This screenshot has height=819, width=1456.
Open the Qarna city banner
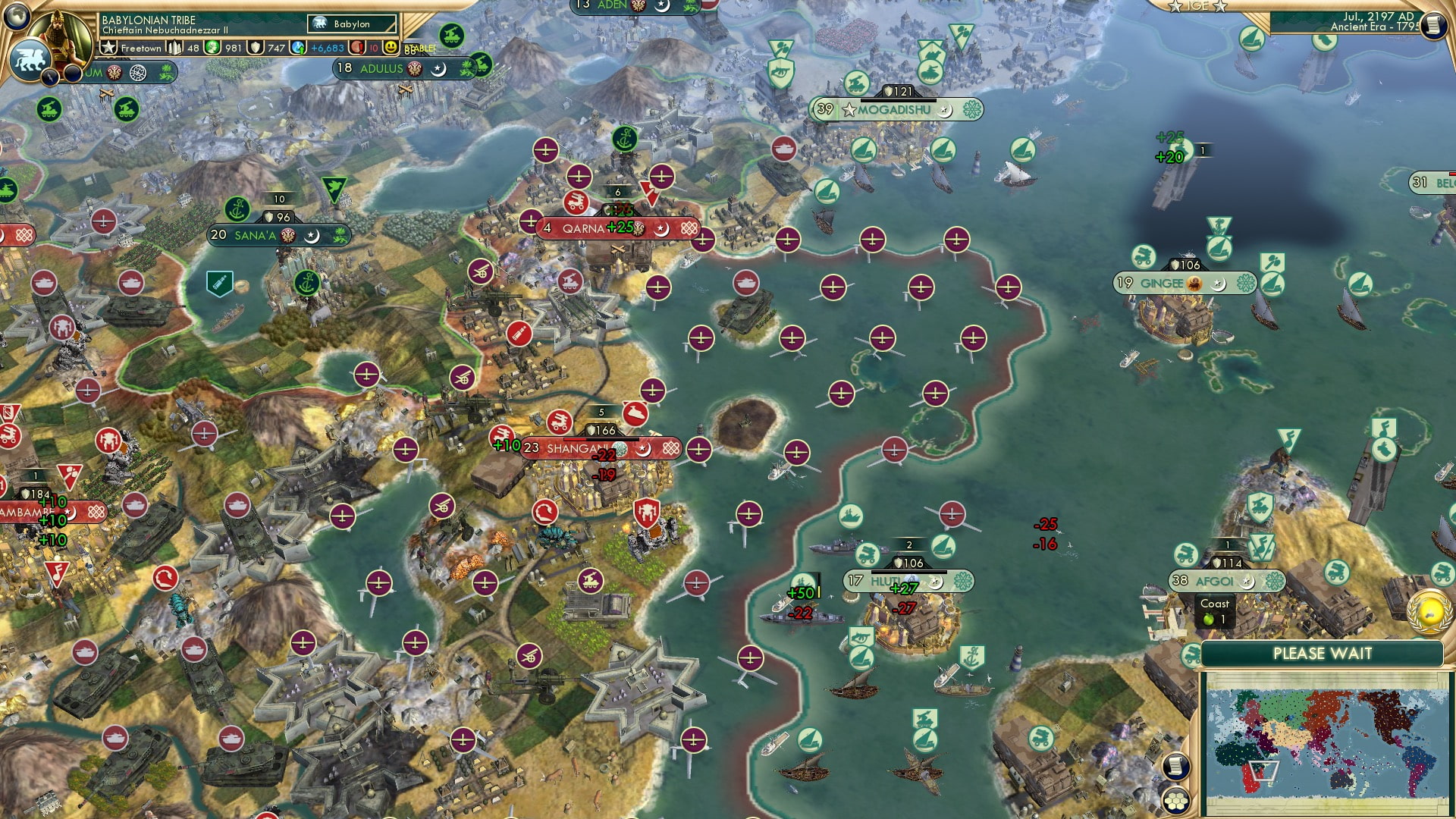point(584,228)
